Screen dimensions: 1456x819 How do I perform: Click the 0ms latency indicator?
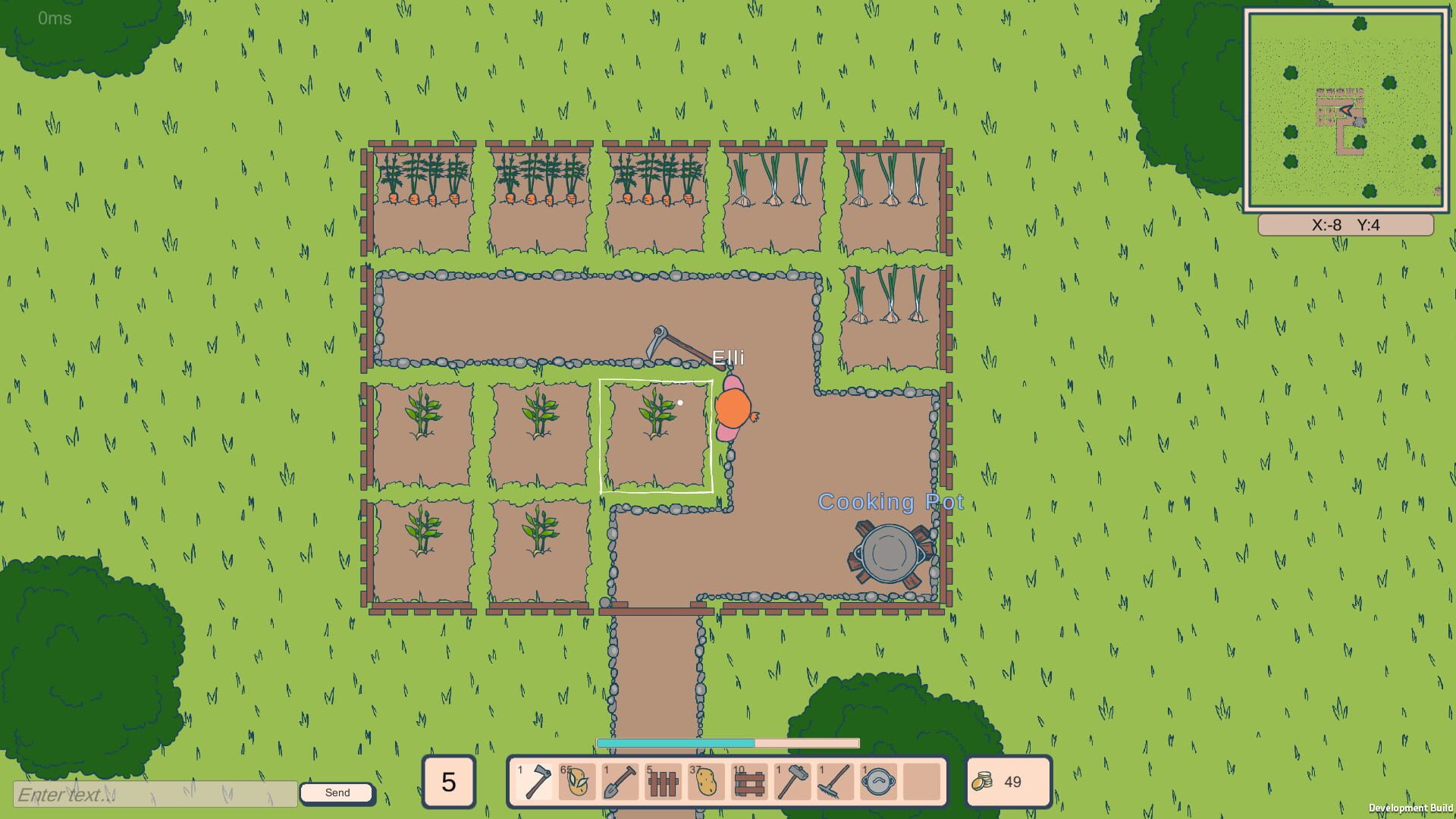coord(53,19)
